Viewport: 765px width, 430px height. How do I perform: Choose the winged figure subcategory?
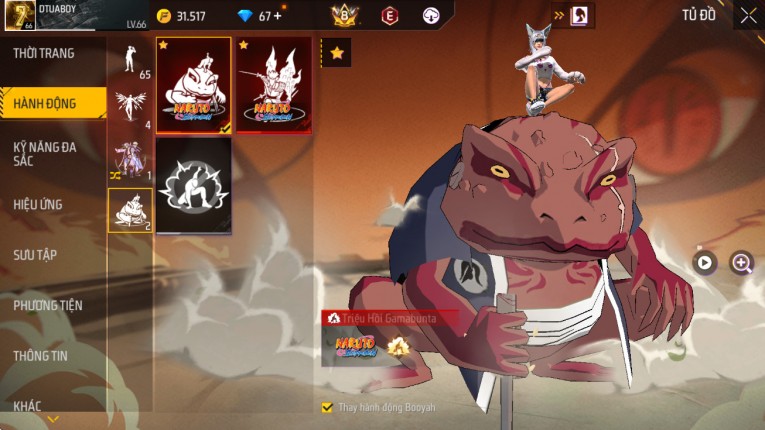click(130, 109)
